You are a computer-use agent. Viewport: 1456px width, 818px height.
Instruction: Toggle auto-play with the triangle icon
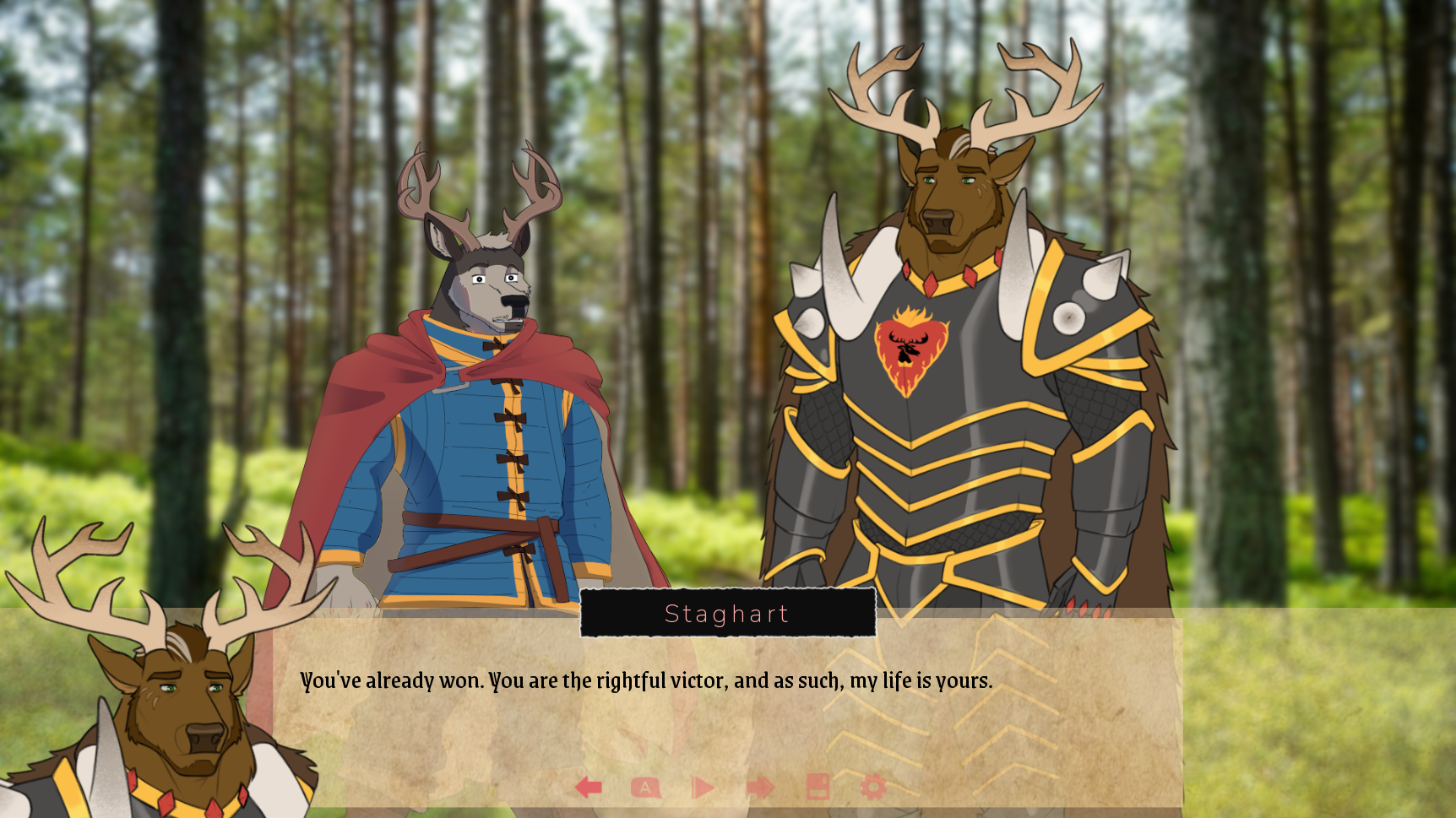point(702,786)
